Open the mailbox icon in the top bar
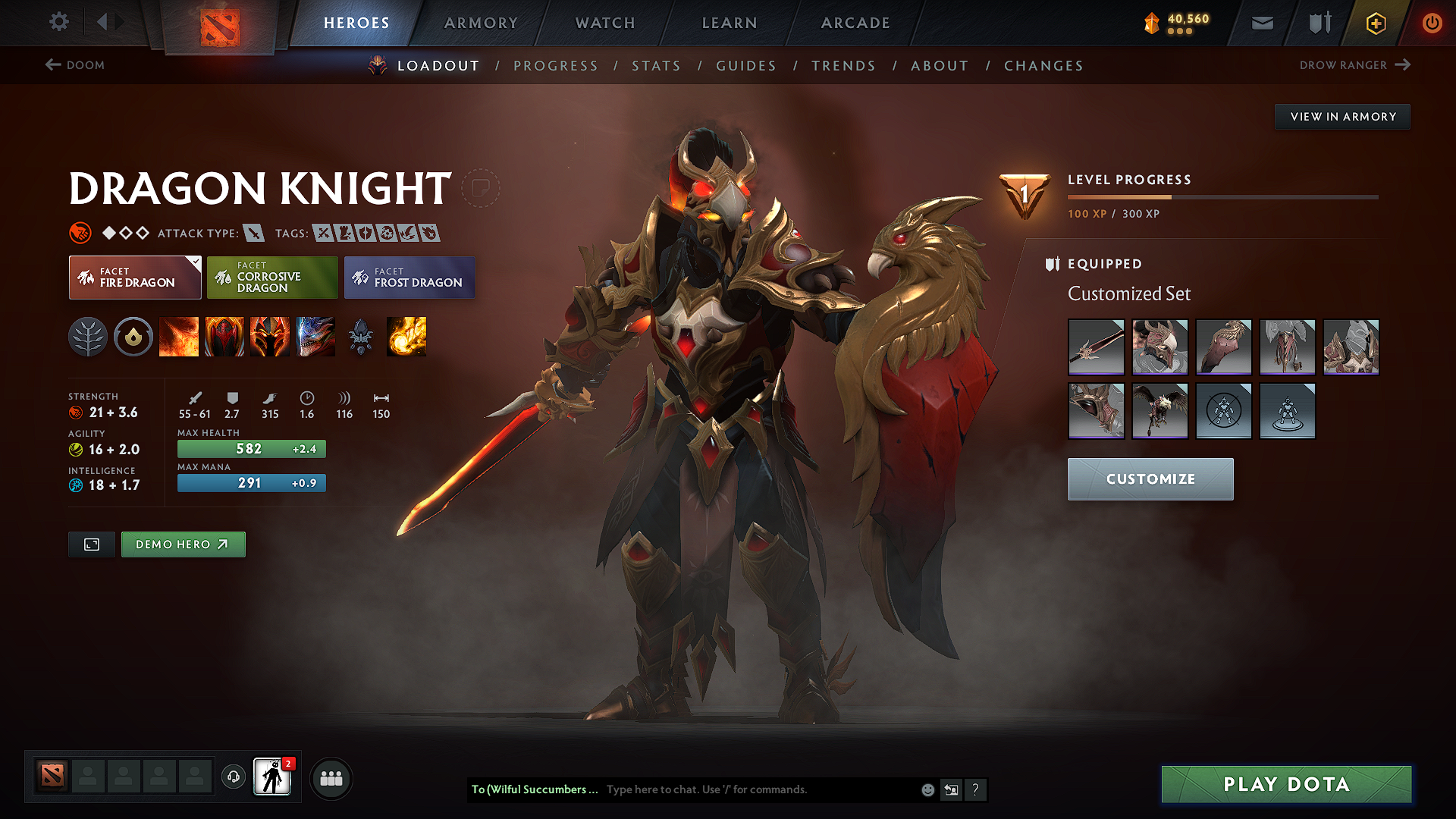Image resolution: width=1456 pixels, height=819 pixels. pyautogui.click(x=1261, y=23)
